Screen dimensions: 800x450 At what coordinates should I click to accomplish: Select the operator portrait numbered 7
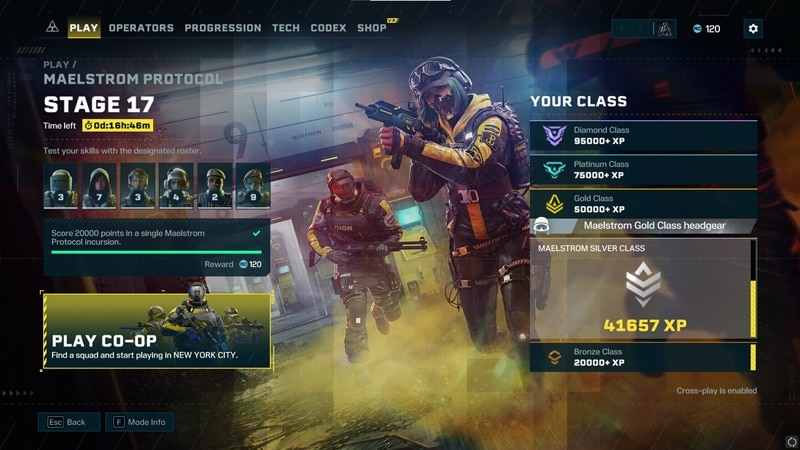click(99, 186)
